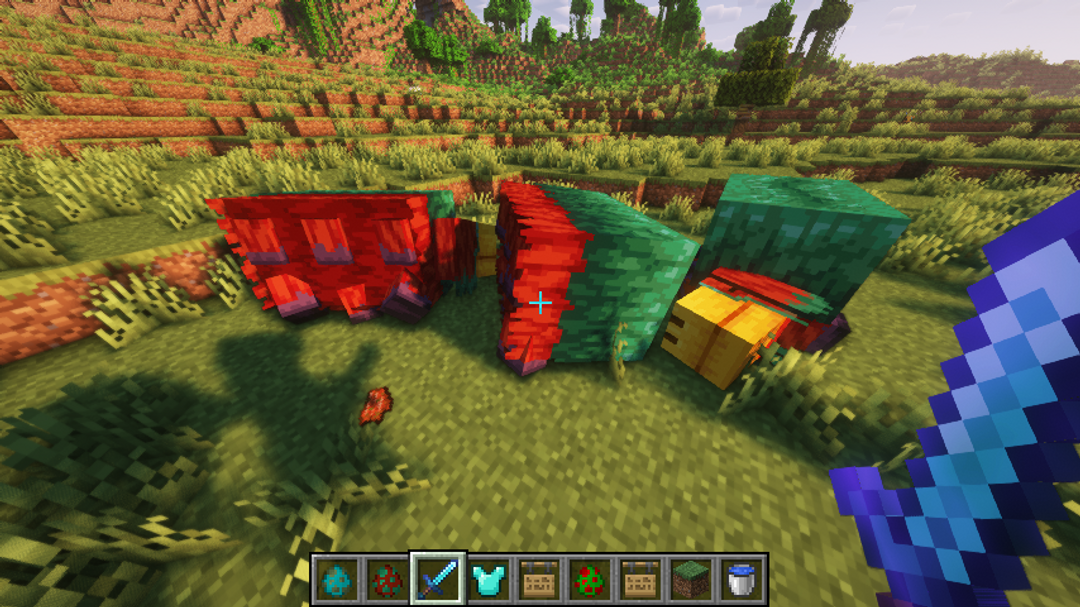The image size is (1080, 607).
Task: Select the diamond chestplate slot
Action: [489, 578]
